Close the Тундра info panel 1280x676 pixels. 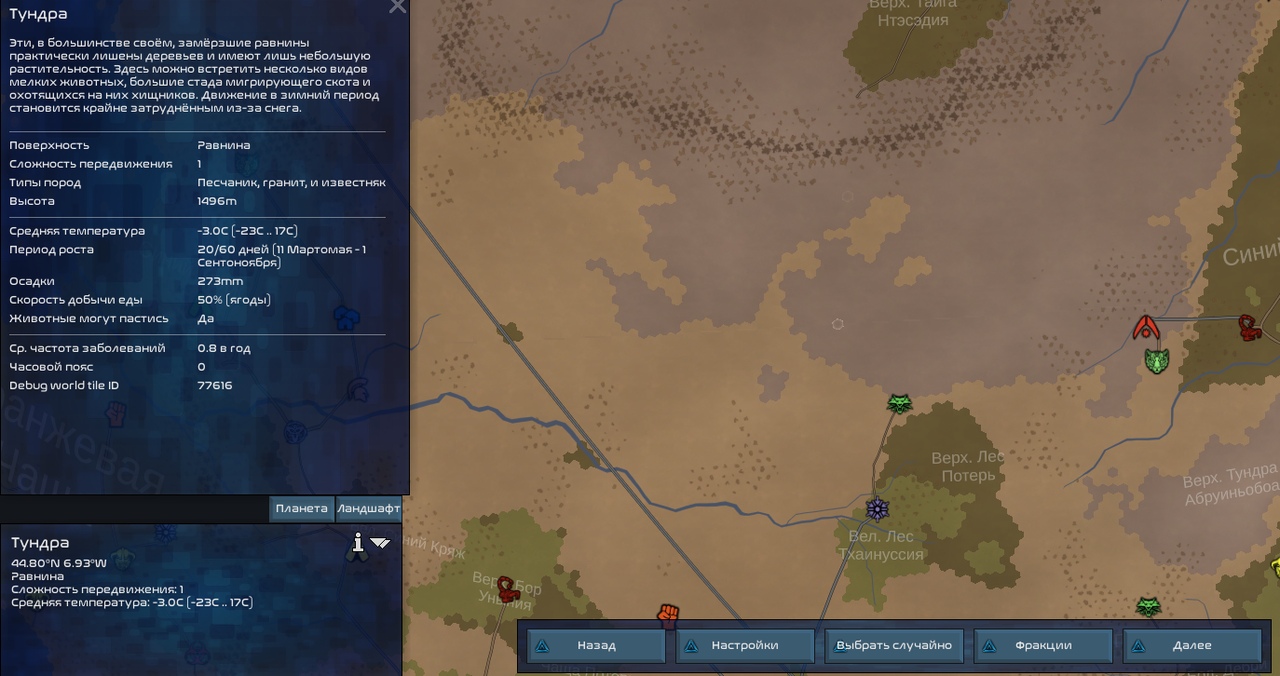click(x=397, y=7)
